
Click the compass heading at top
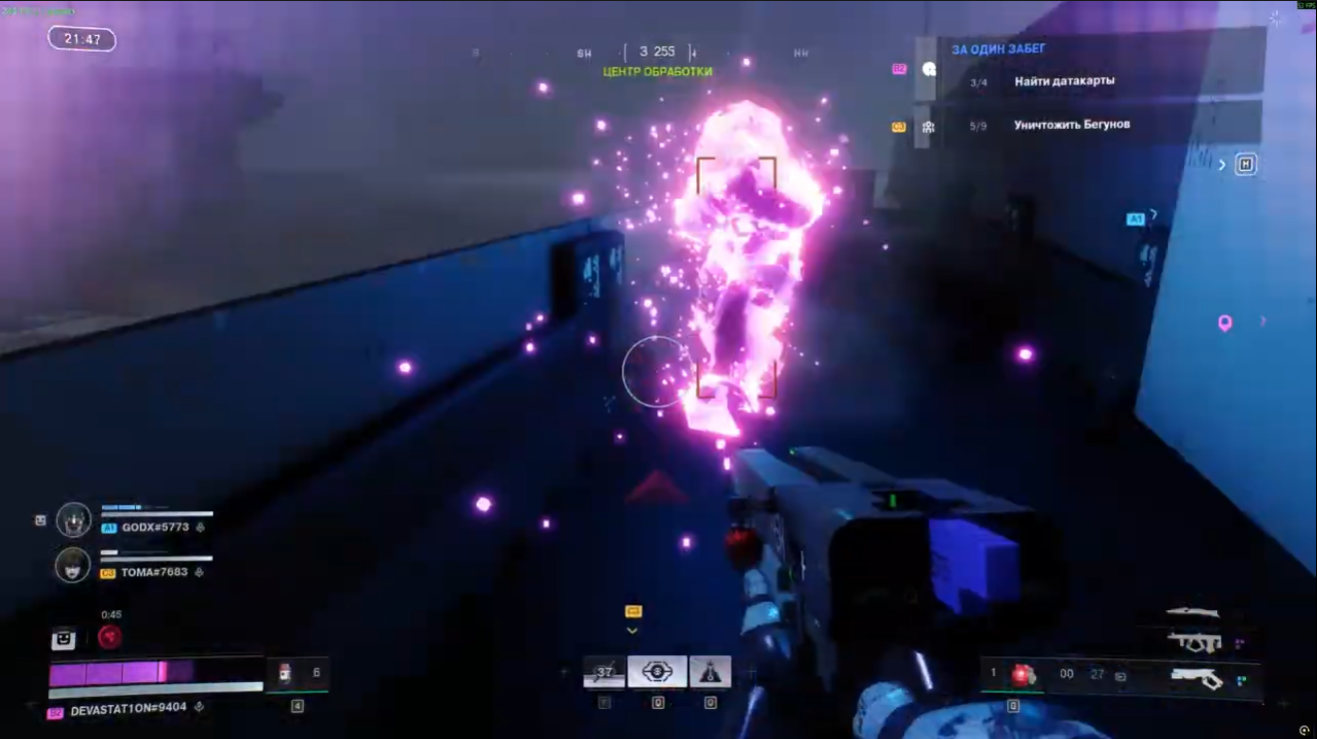coord(658,52)
